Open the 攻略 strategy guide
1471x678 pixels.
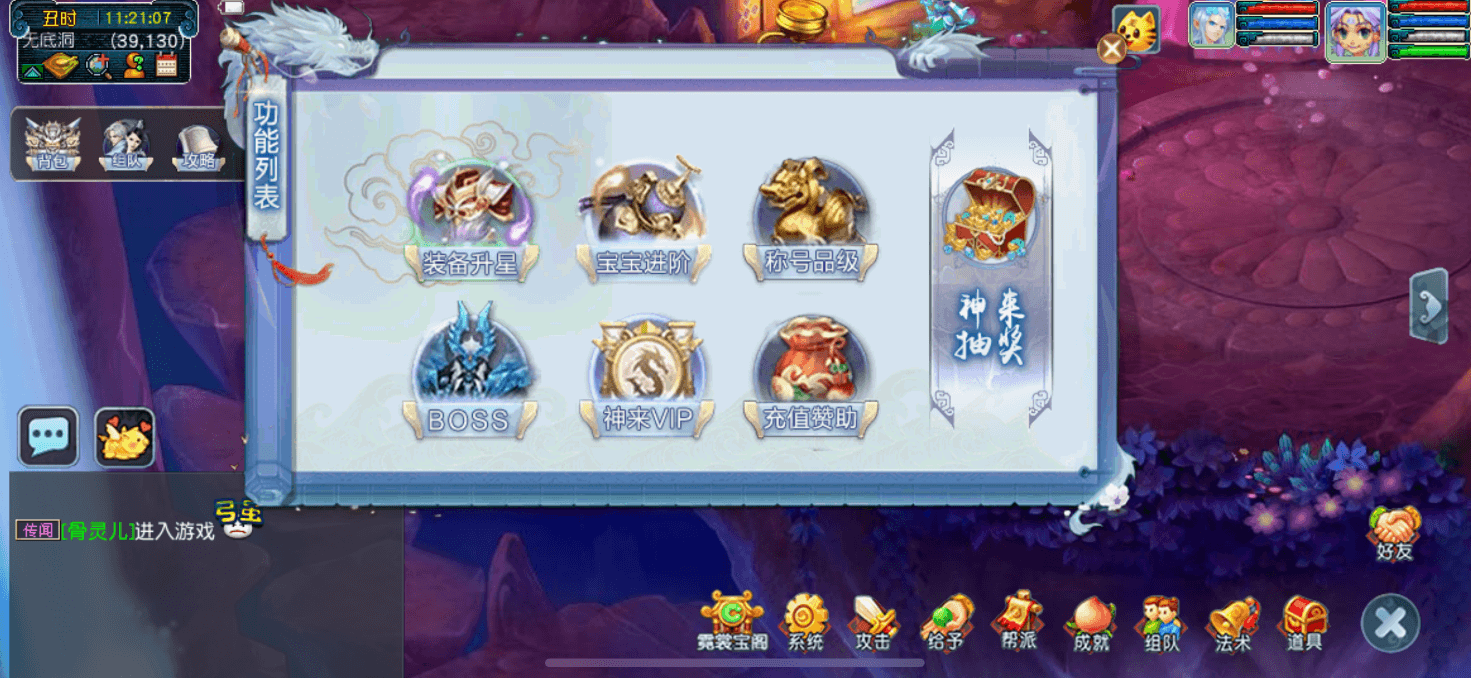pyautogui.click(x=198, y=146)
